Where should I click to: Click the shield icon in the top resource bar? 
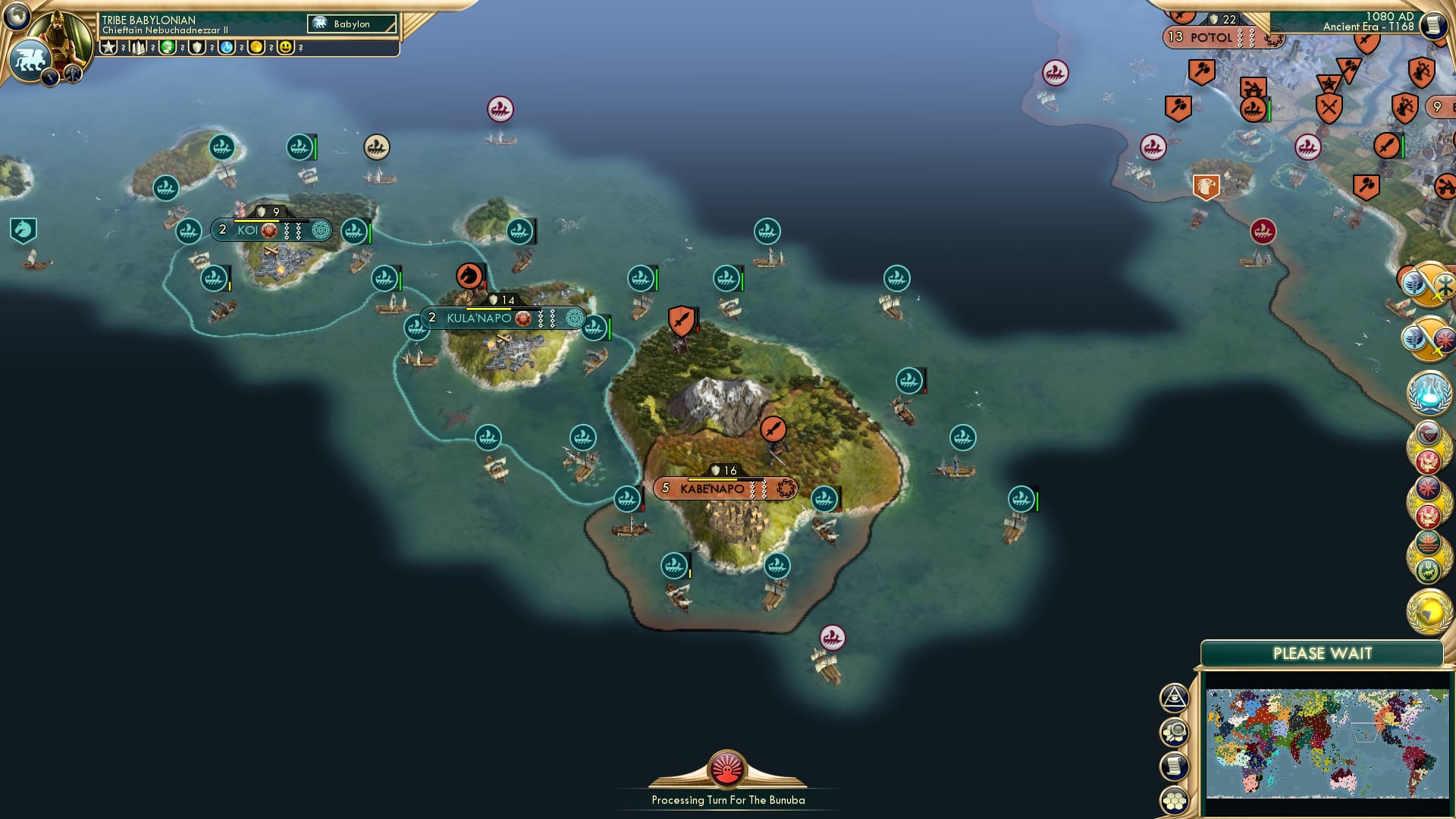click(x=196, y=47)
